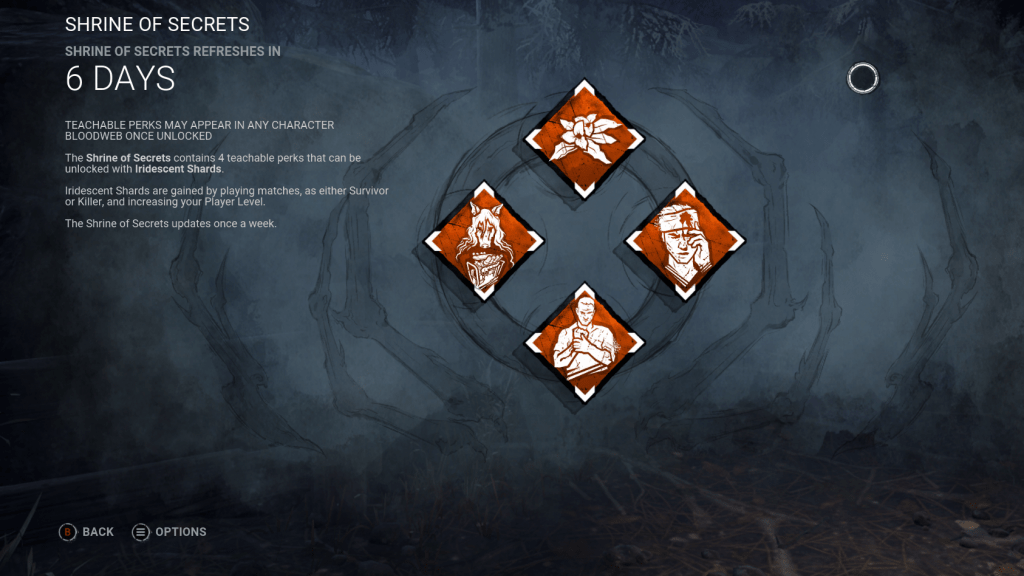This screenshot has height=576, width=1024.
Task: Pick the bandaged head survivor perk
Action: click(684, 240)
